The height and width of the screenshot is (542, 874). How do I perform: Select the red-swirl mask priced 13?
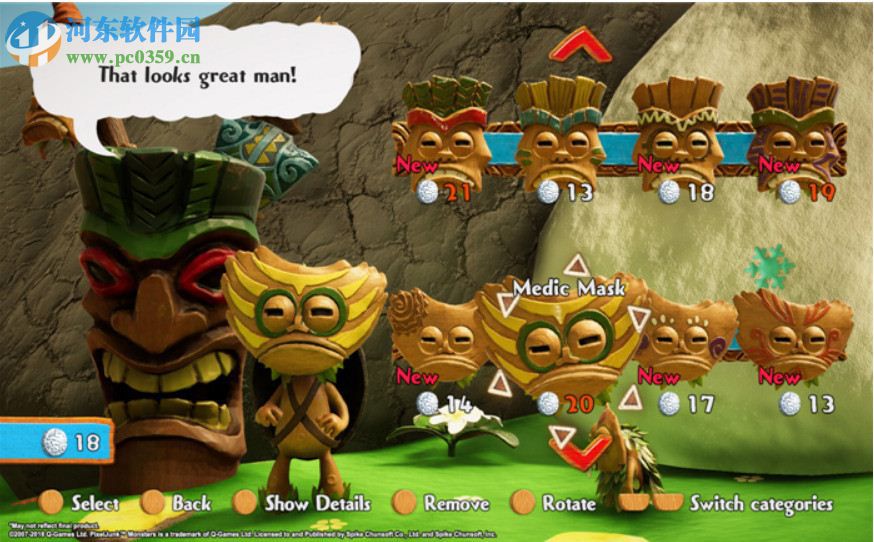click(x=793, y=335)
